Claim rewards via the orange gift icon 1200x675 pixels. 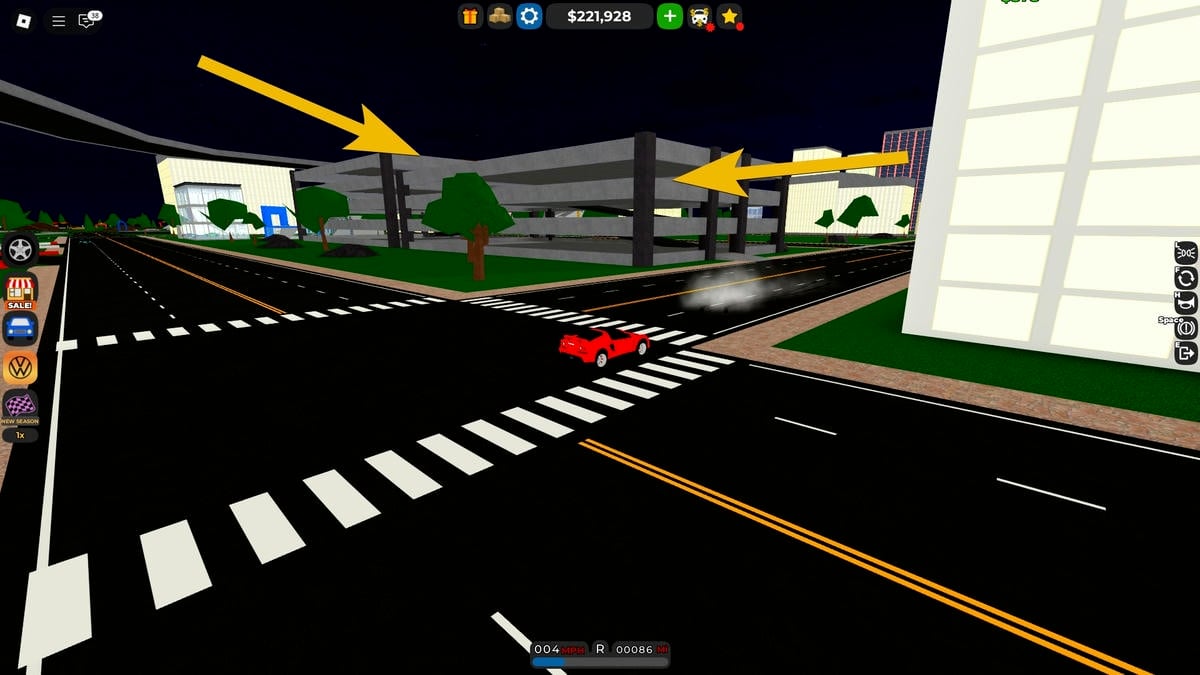(470, 16)
